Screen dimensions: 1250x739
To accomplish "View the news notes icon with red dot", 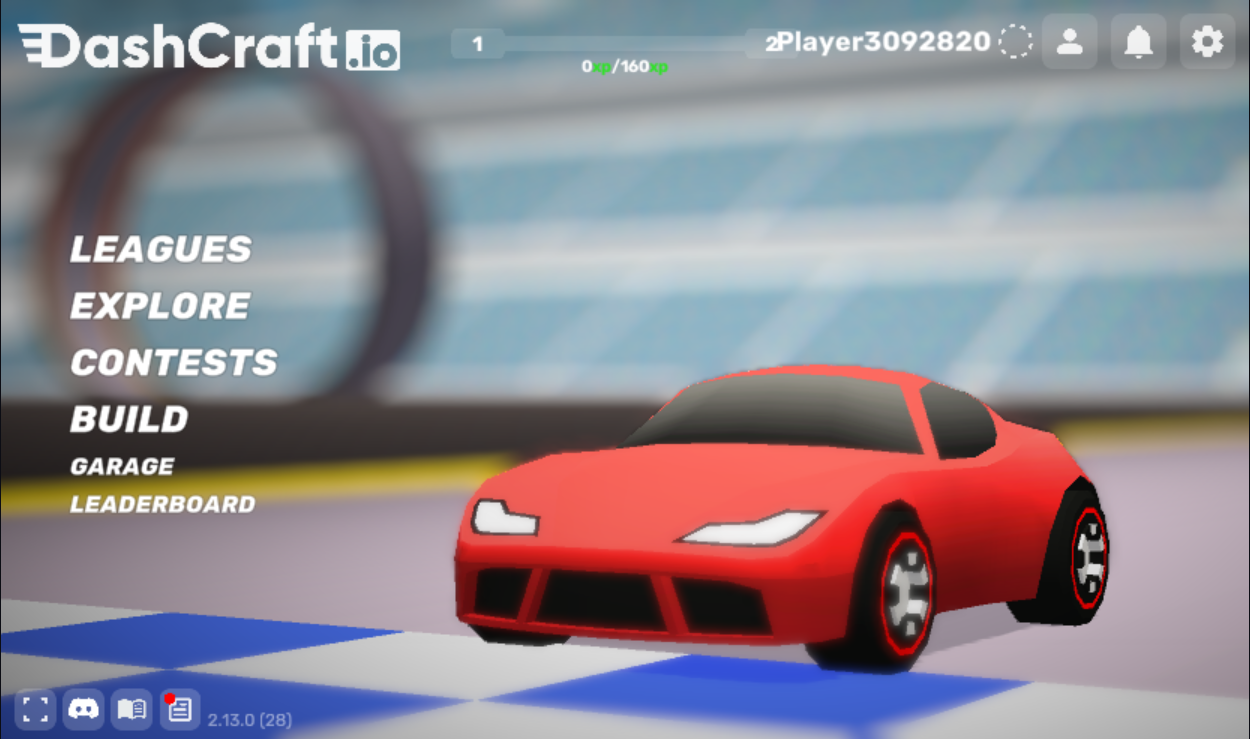I will coord(180,710).
